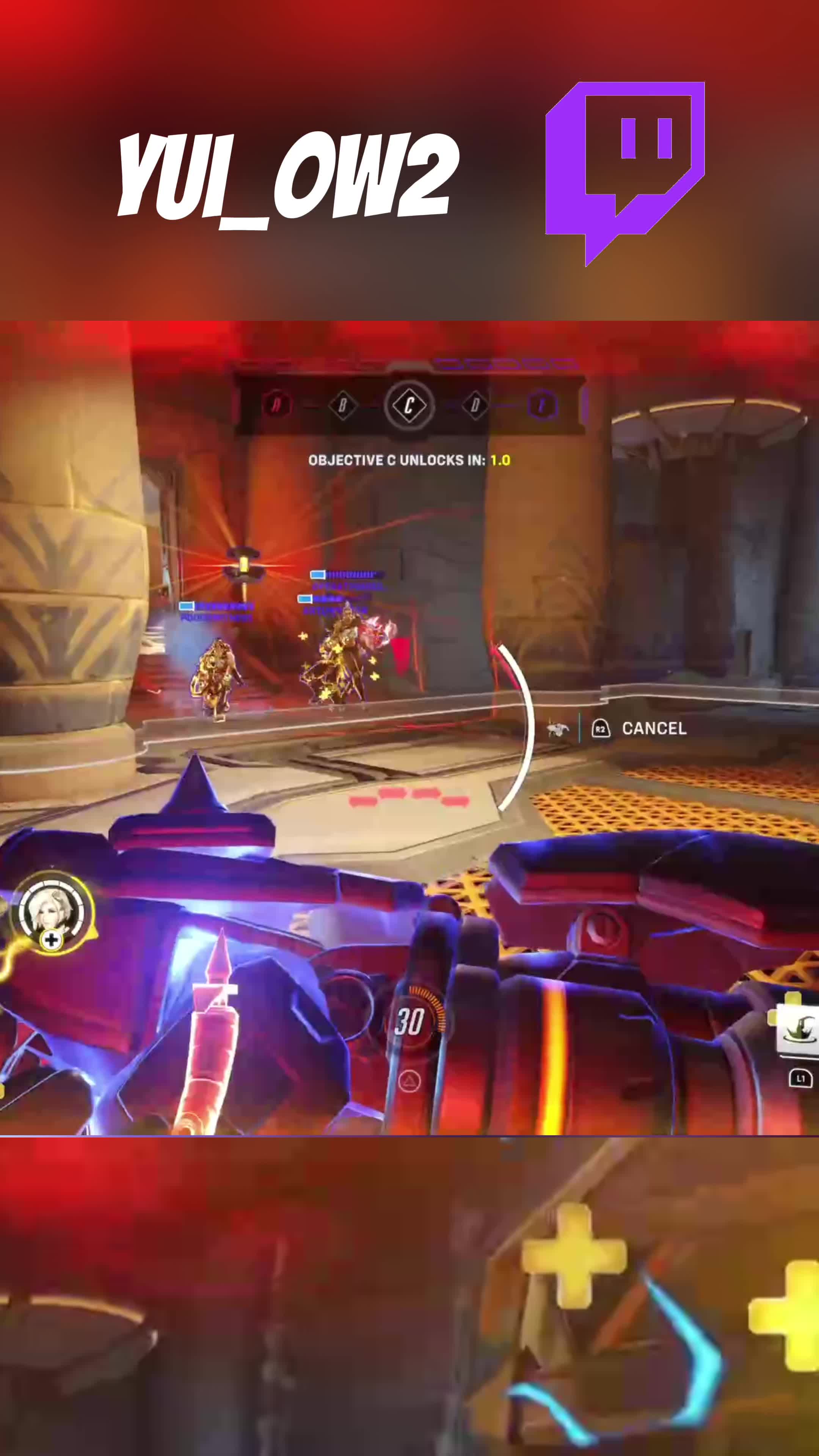
Task: Select the objective D diamond marker
Action: [x=475, y=405]
